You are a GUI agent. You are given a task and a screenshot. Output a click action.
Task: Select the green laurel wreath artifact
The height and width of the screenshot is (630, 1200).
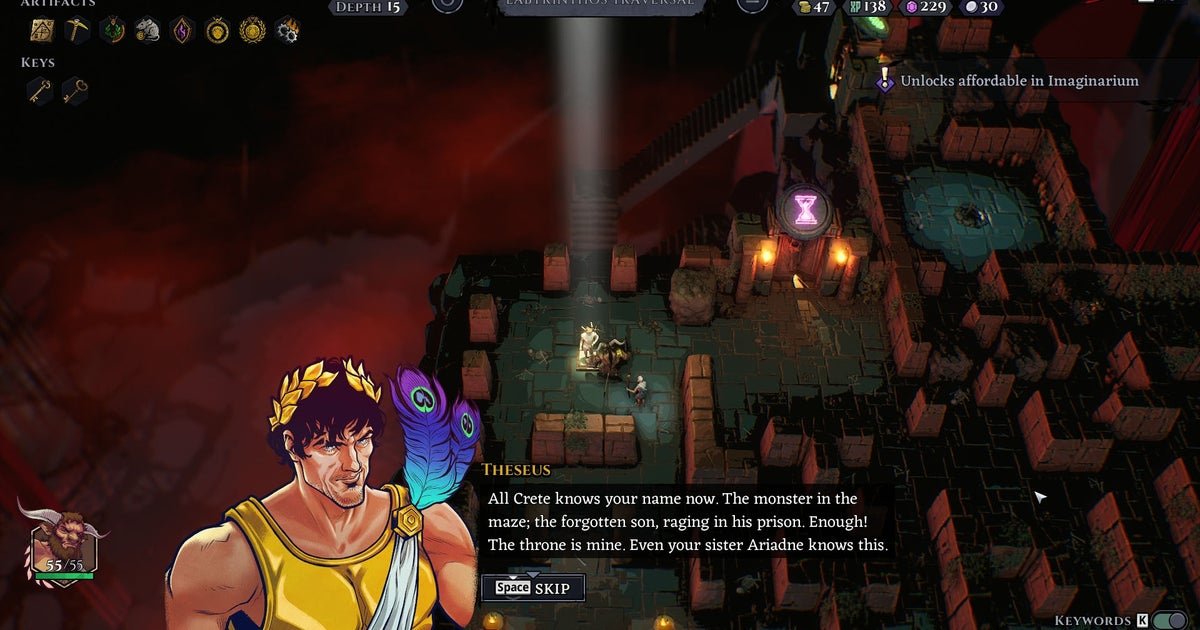112,30
